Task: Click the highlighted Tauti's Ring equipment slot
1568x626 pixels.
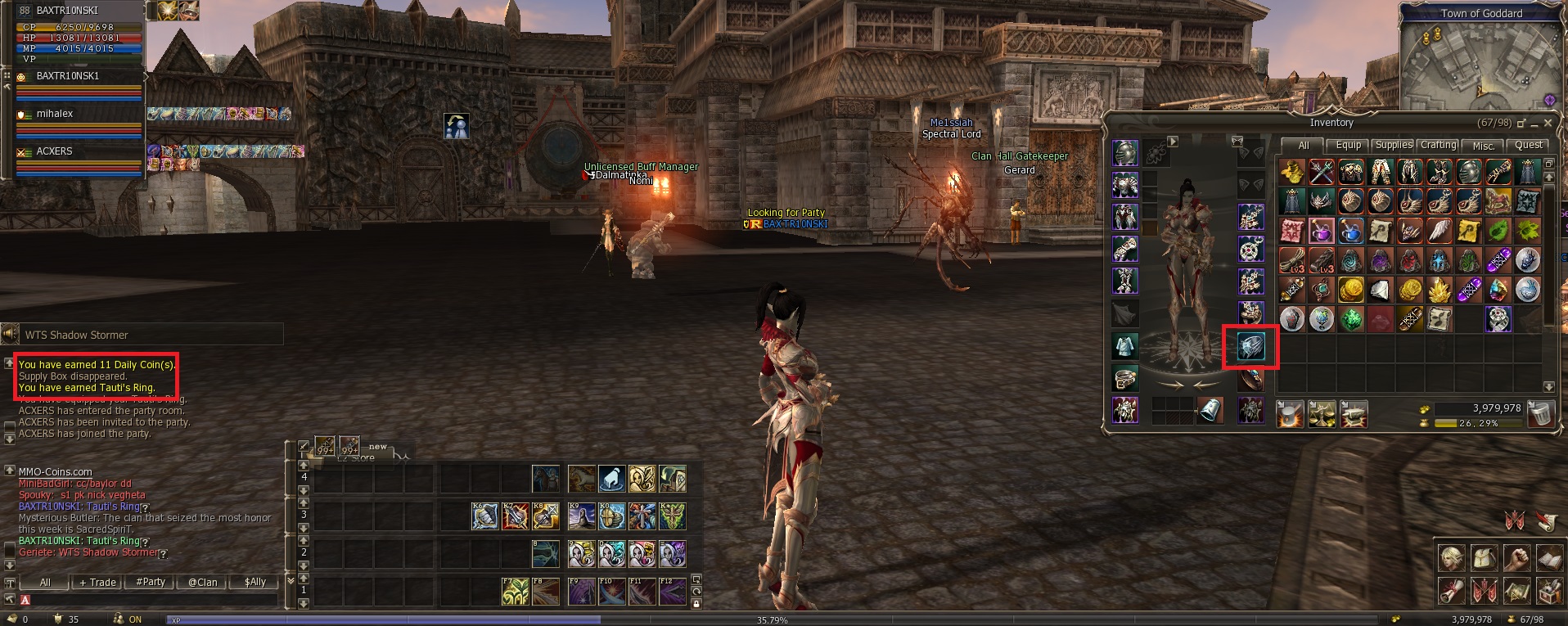Action: (x=1250, y=347)
